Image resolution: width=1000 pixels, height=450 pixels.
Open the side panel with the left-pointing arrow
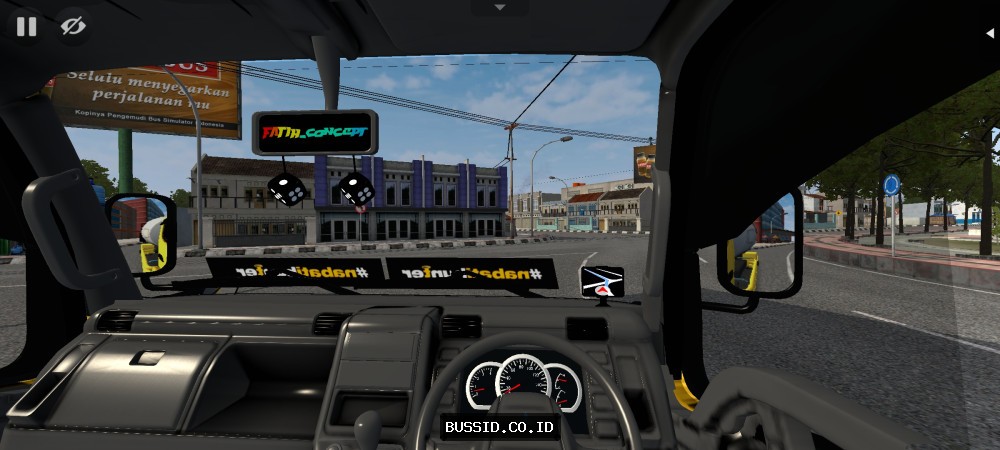coord(989,32)
